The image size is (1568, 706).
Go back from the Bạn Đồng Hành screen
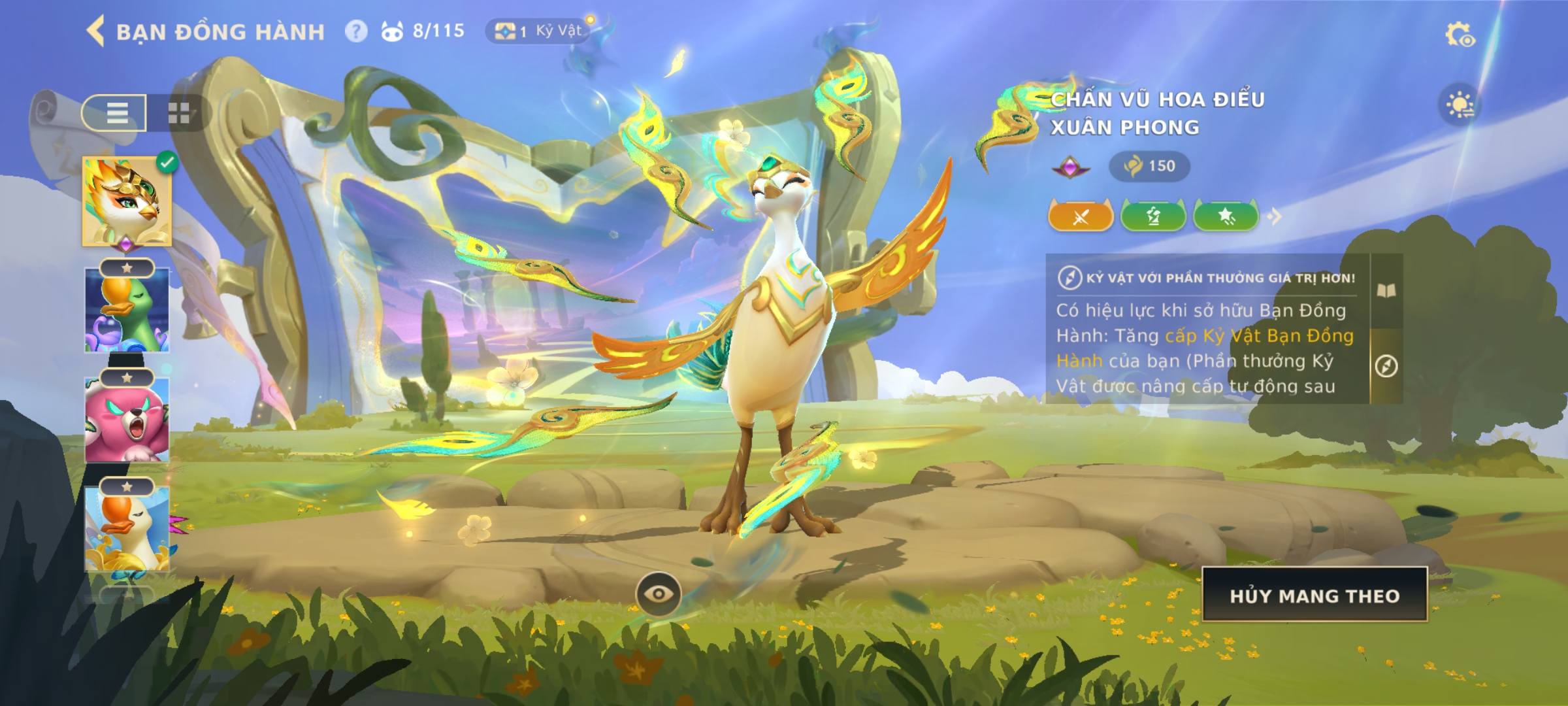tap(96, 31)
